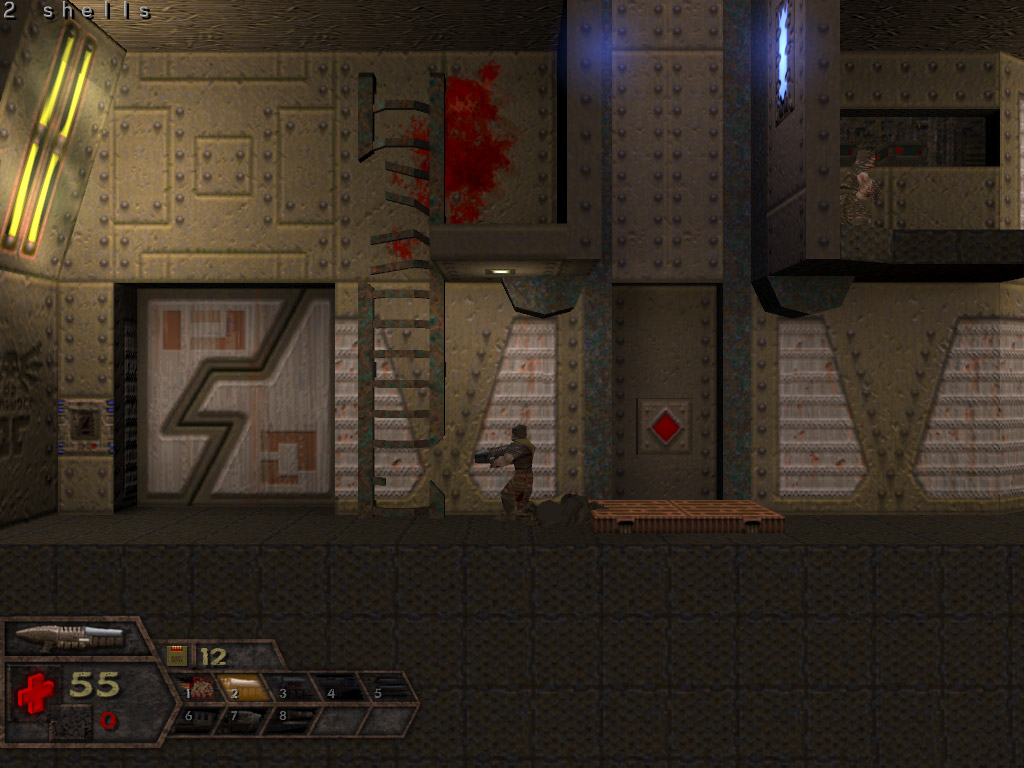1024x768 pixels.
Task: Click the red cross health icon
Action: pyautogui.click(x=34, y=691)
